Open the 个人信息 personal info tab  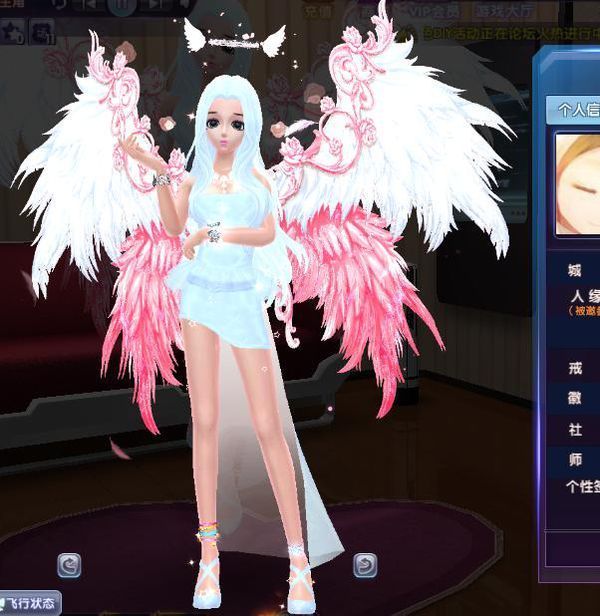point(577,109)
